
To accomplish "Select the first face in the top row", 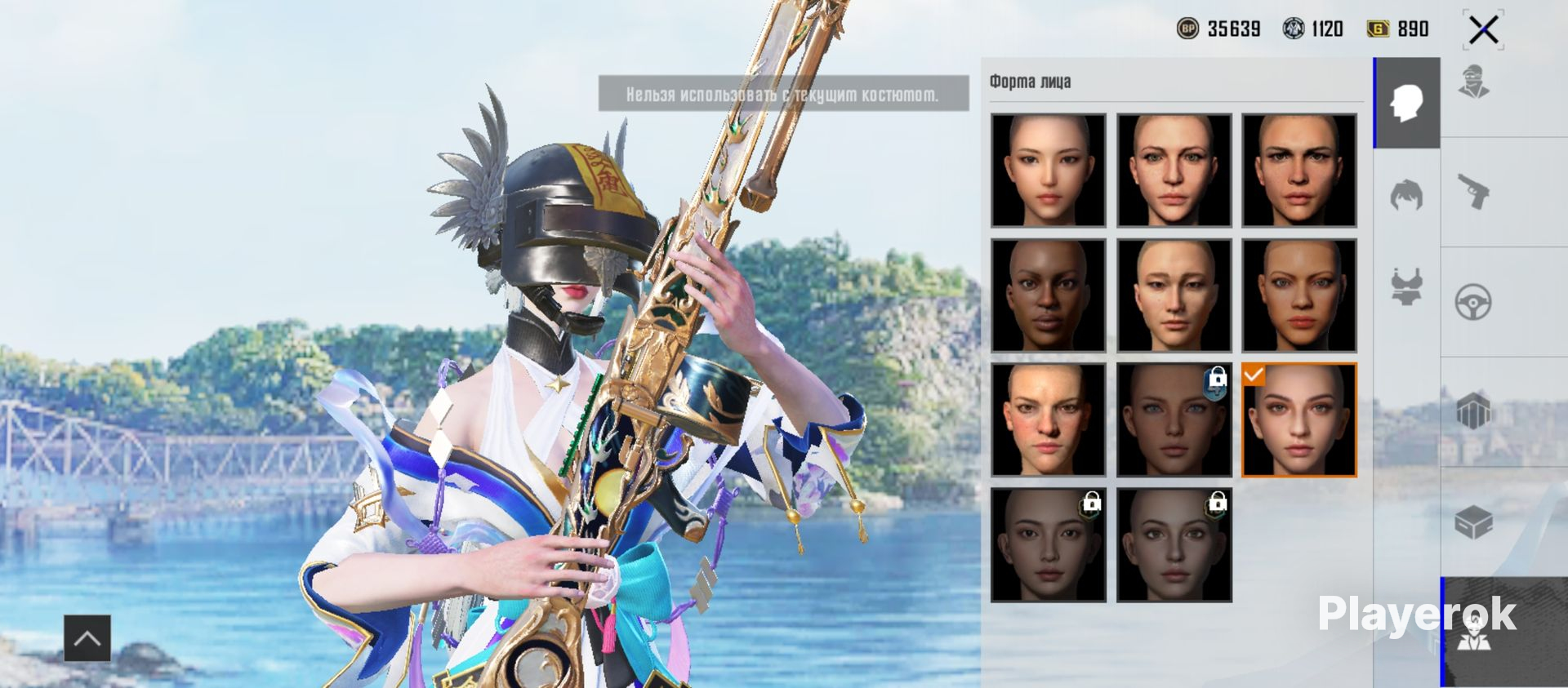I will (x=1048, y=170).
